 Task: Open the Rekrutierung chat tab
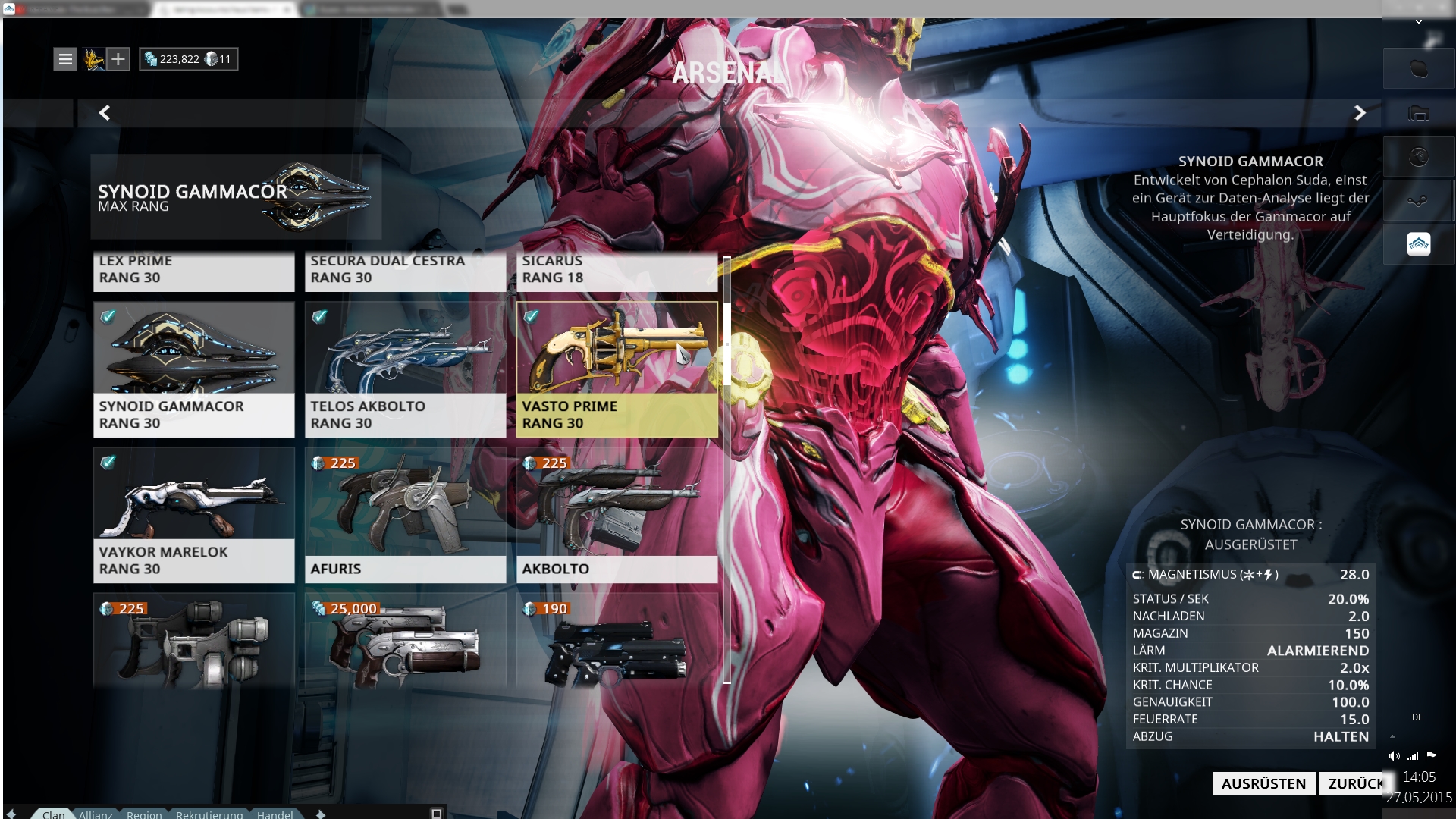point(209,814)
